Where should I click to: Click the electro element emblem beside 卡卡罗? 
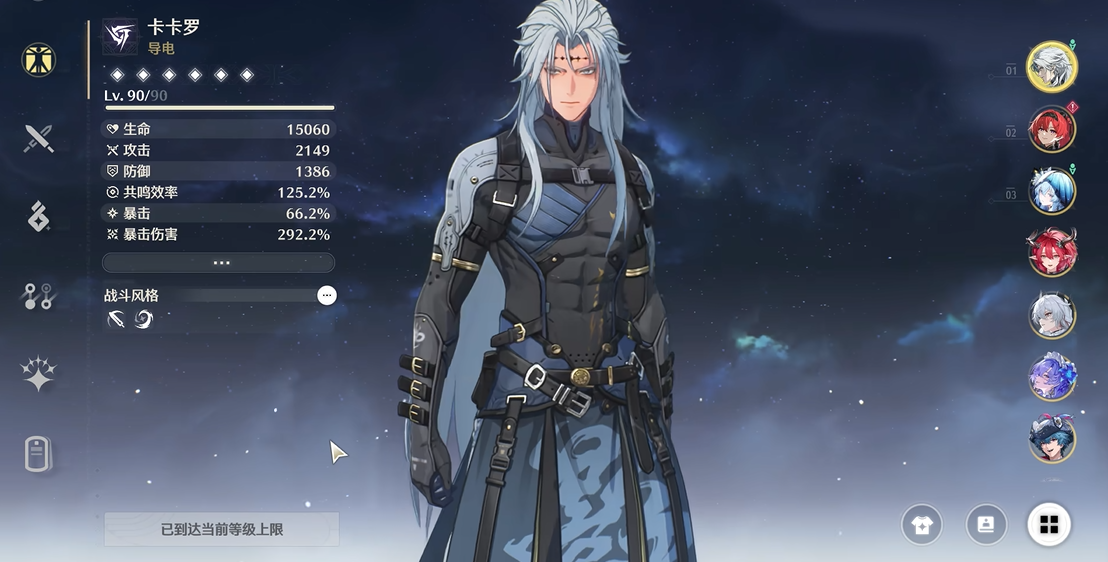120,36
